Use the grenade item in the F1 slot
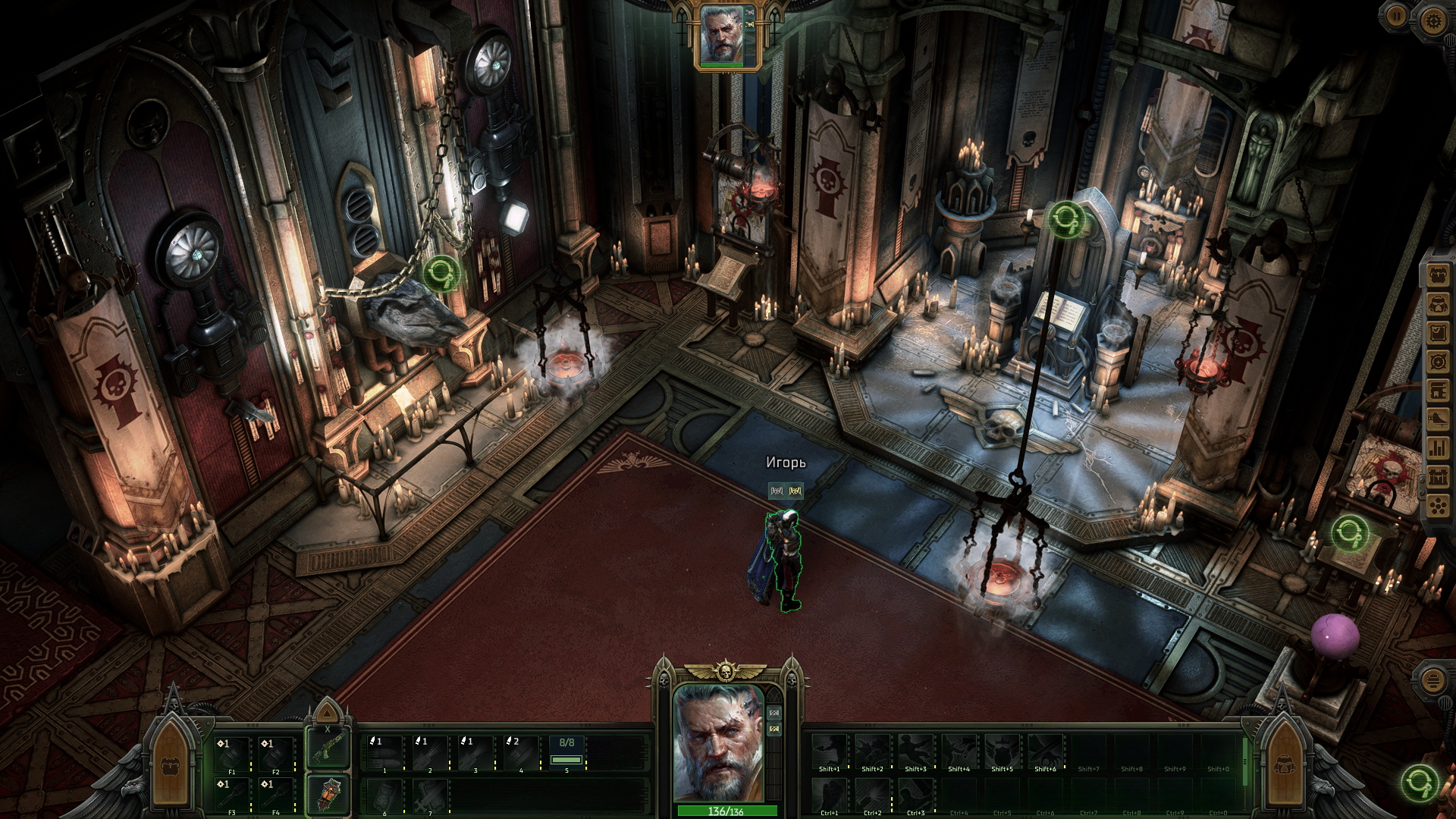Viewport: 1456px width, 819px height. click(x=232, y=754)
